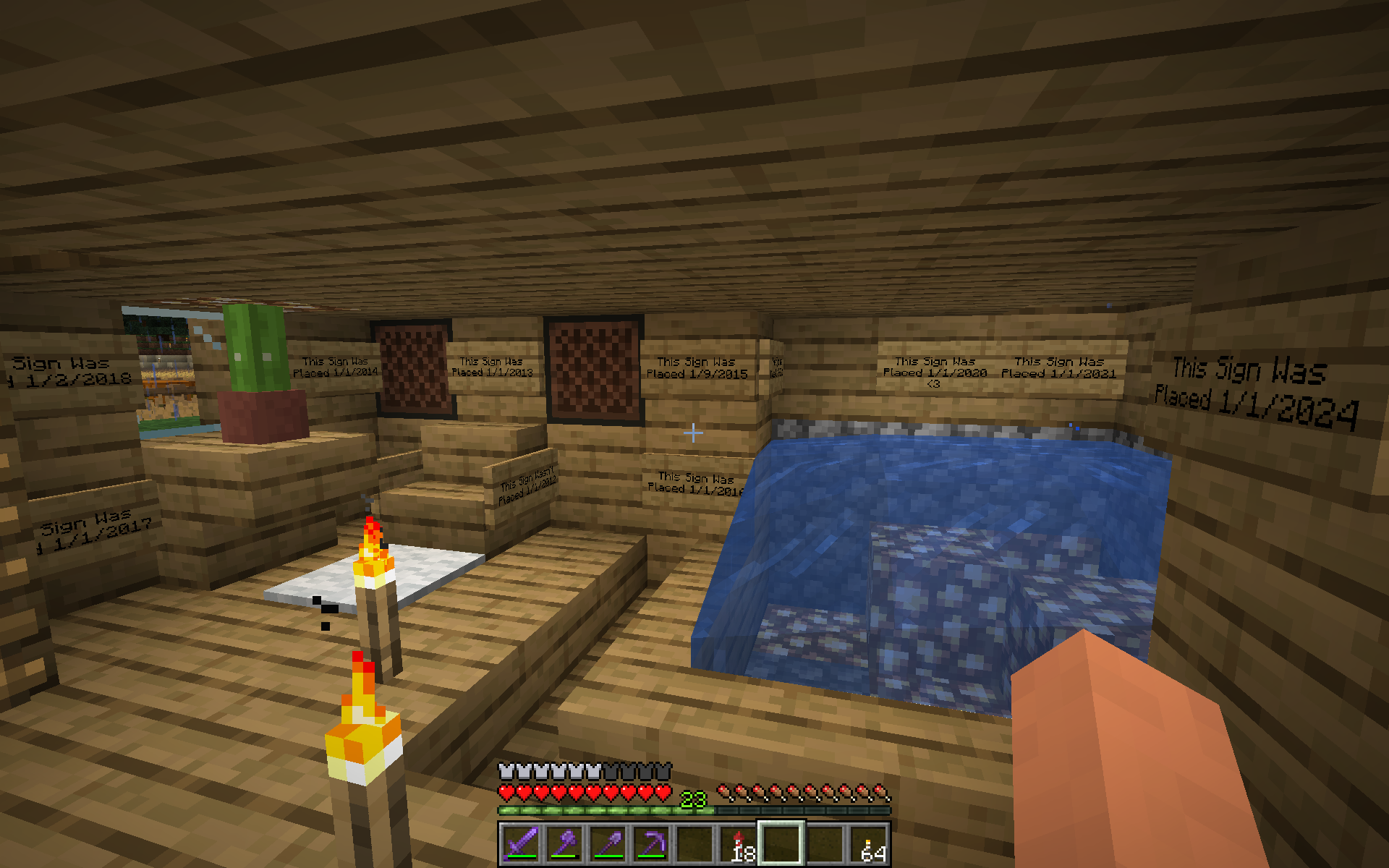Image resolution: width=1389 pixels, height=868 pixels.
Task: Select the enchanted axe hotbar slot
Action: point(564,843)
